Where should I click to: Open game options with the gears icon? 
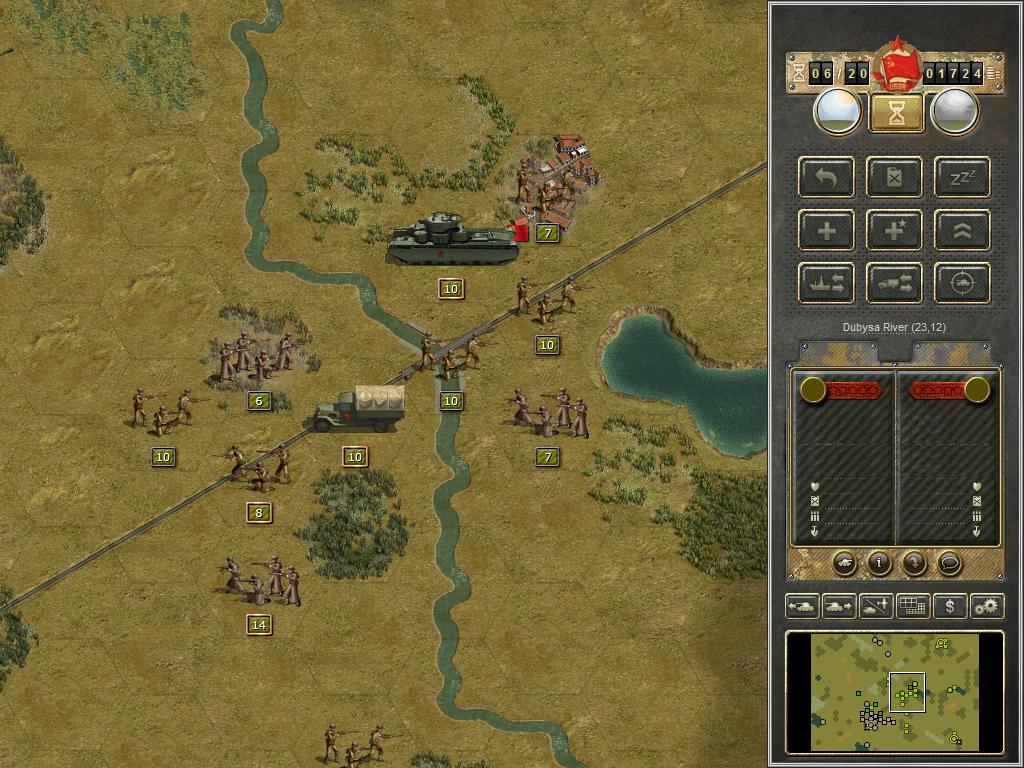[x=986, y=606]
